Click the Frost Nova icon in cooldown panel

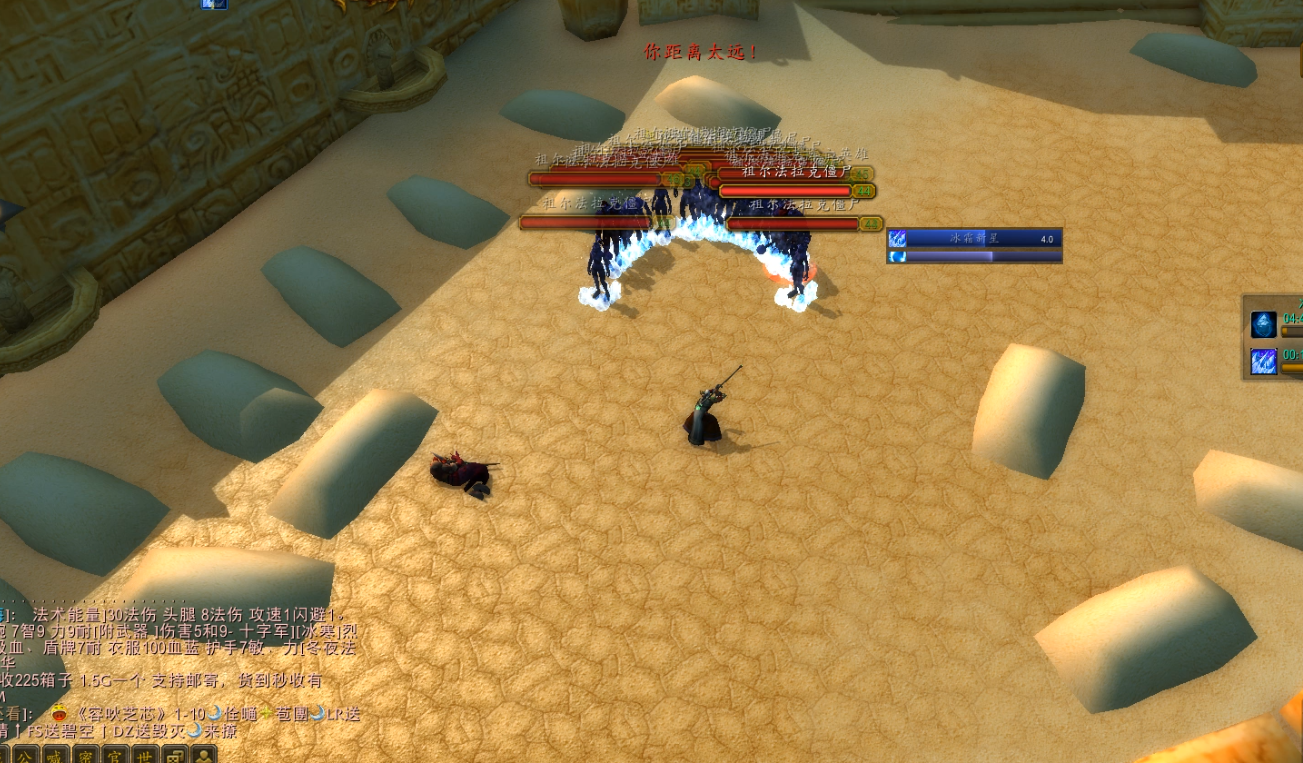tap(1263, 361)
